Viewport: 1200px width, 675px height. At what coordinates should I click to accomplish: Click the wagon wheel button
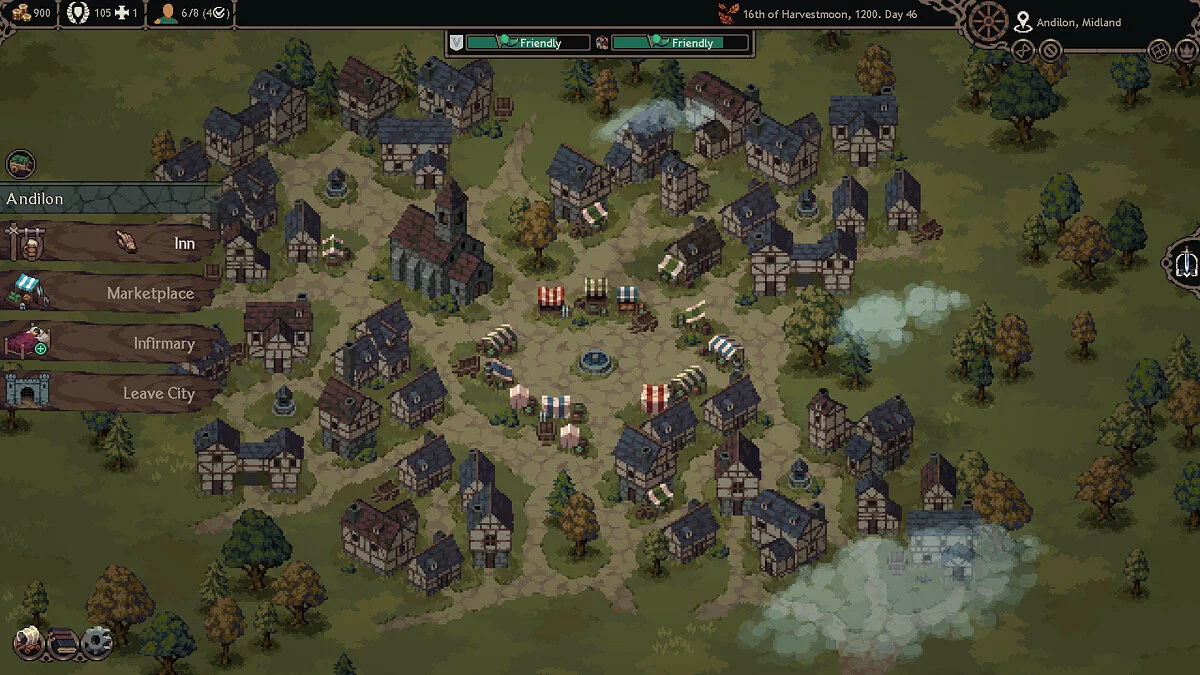point(988,21)
